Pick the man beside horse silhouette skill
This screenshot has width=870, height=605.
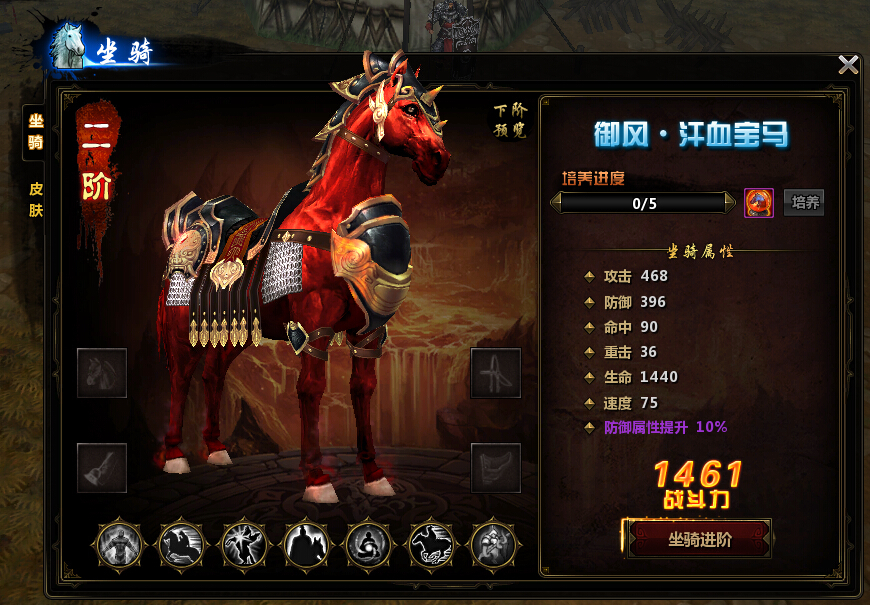coord(306,545)
